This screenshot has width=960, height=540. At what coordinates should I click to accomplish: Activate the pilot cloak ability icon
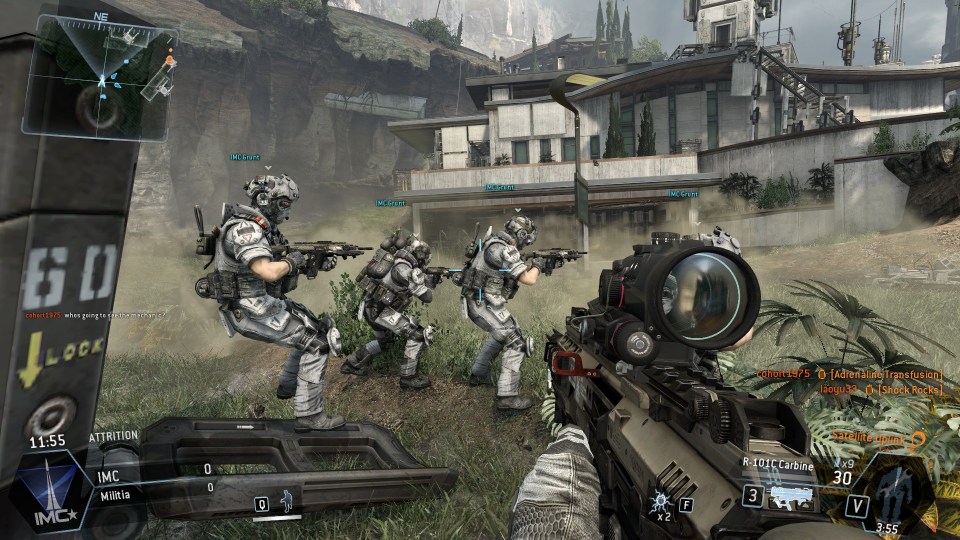tap(288, 502)
